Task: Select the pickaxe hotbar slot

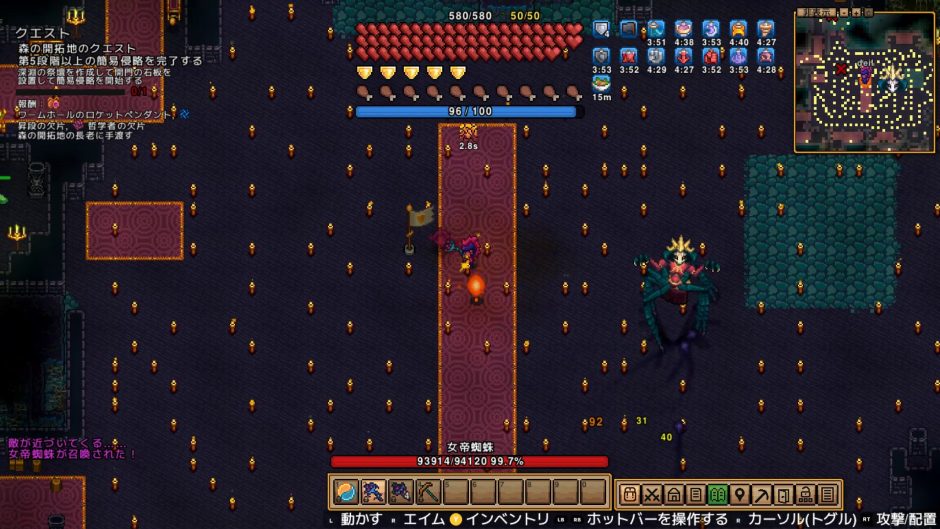Action: click(427, 492)
